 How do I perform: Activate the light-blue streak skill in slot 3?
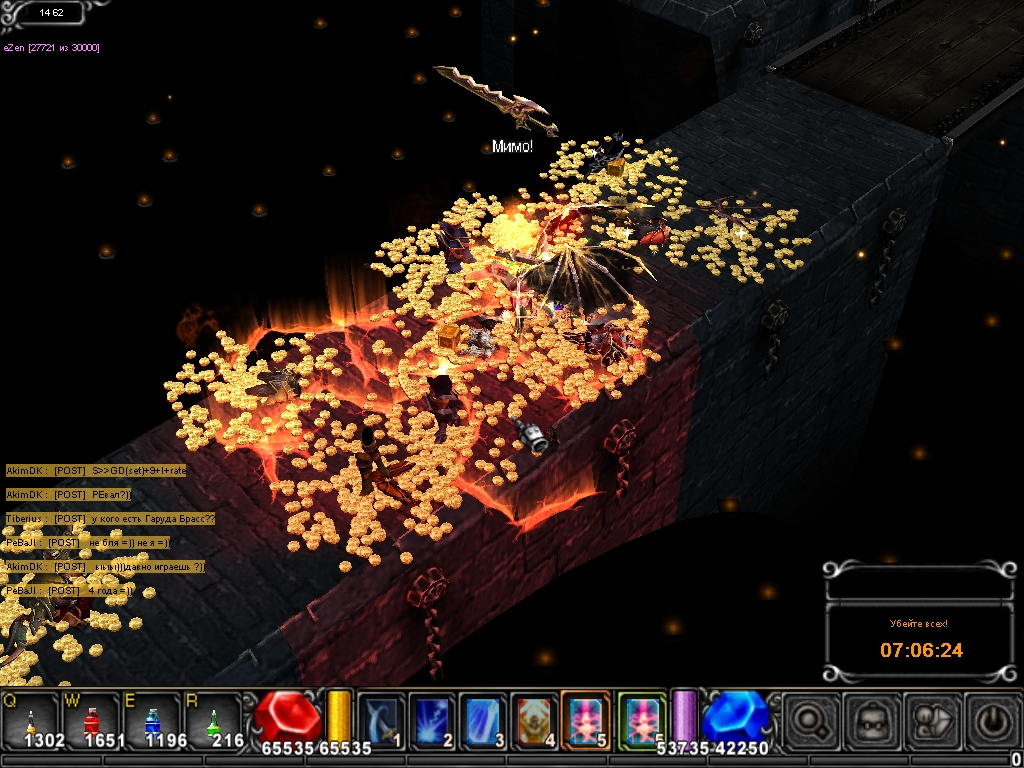[x=483, y=719]
